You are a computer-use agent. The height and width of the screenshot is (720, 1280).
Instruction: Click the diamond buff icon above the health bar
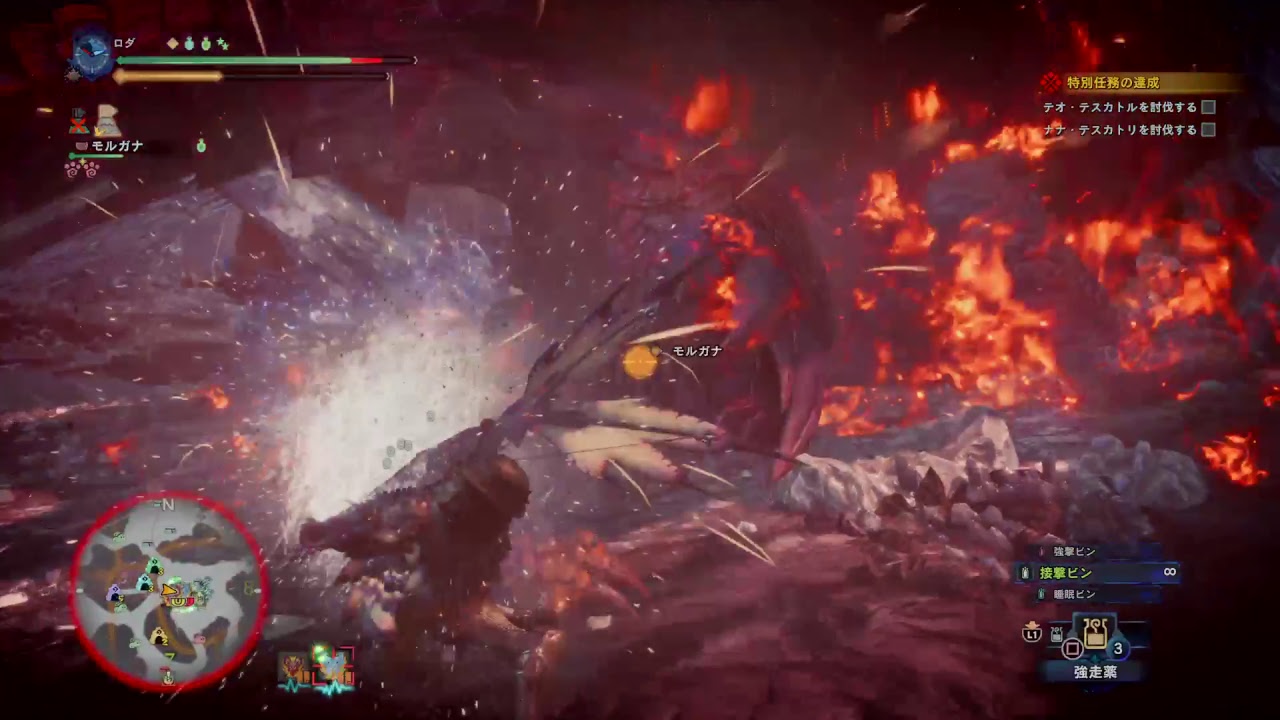click(x=173, y=42)
